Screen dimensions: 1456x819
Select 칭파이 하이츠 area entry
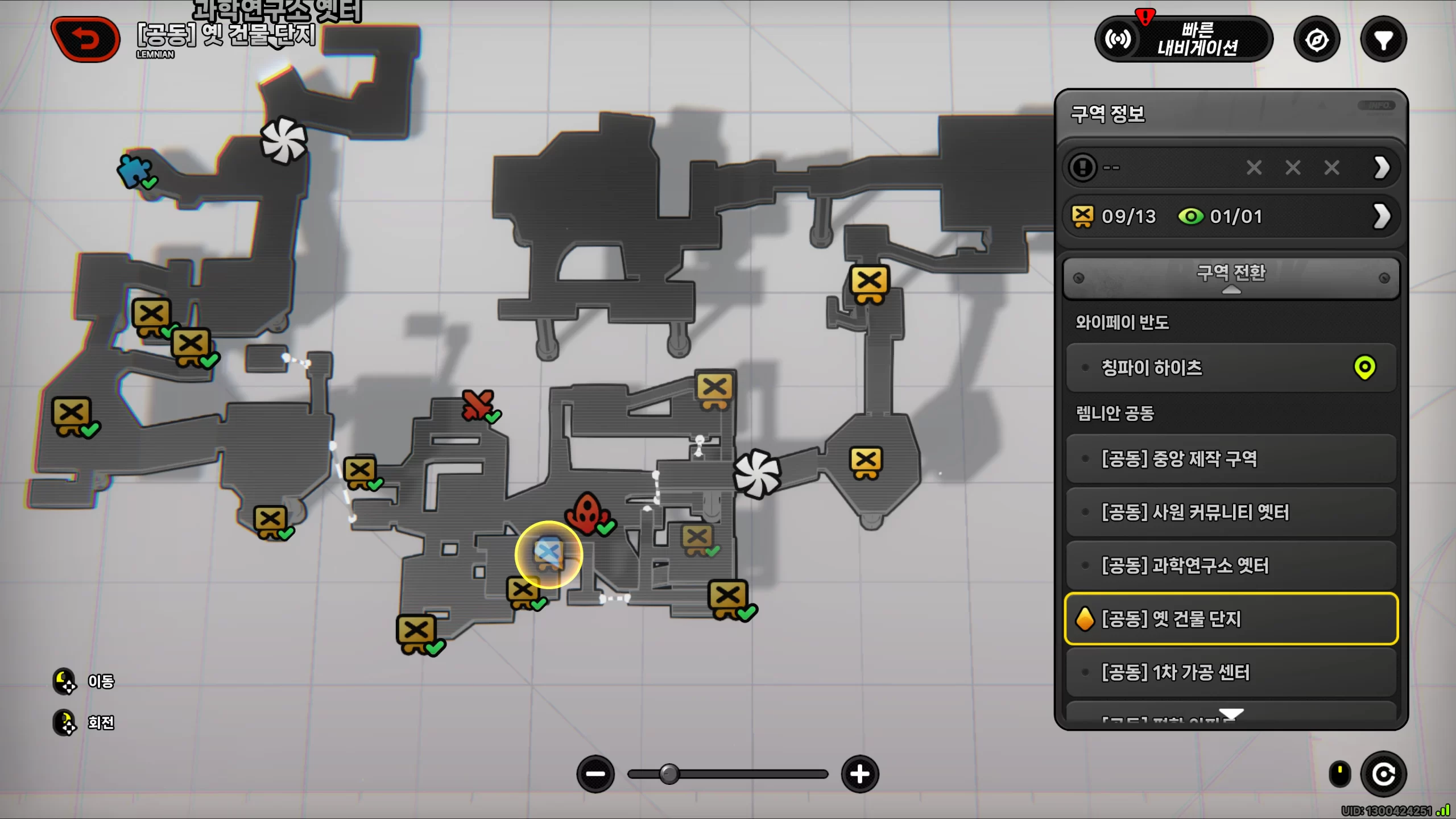(x=1231, y=367)
